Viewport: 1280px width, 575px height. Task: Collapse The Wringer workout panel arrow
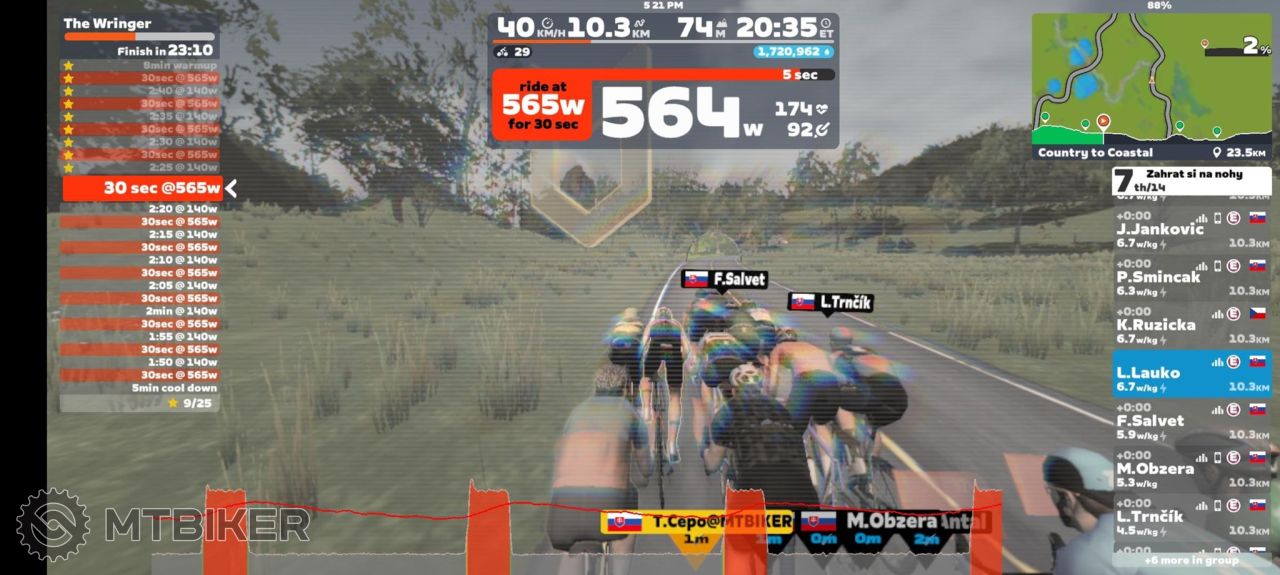tap(231, 188)
